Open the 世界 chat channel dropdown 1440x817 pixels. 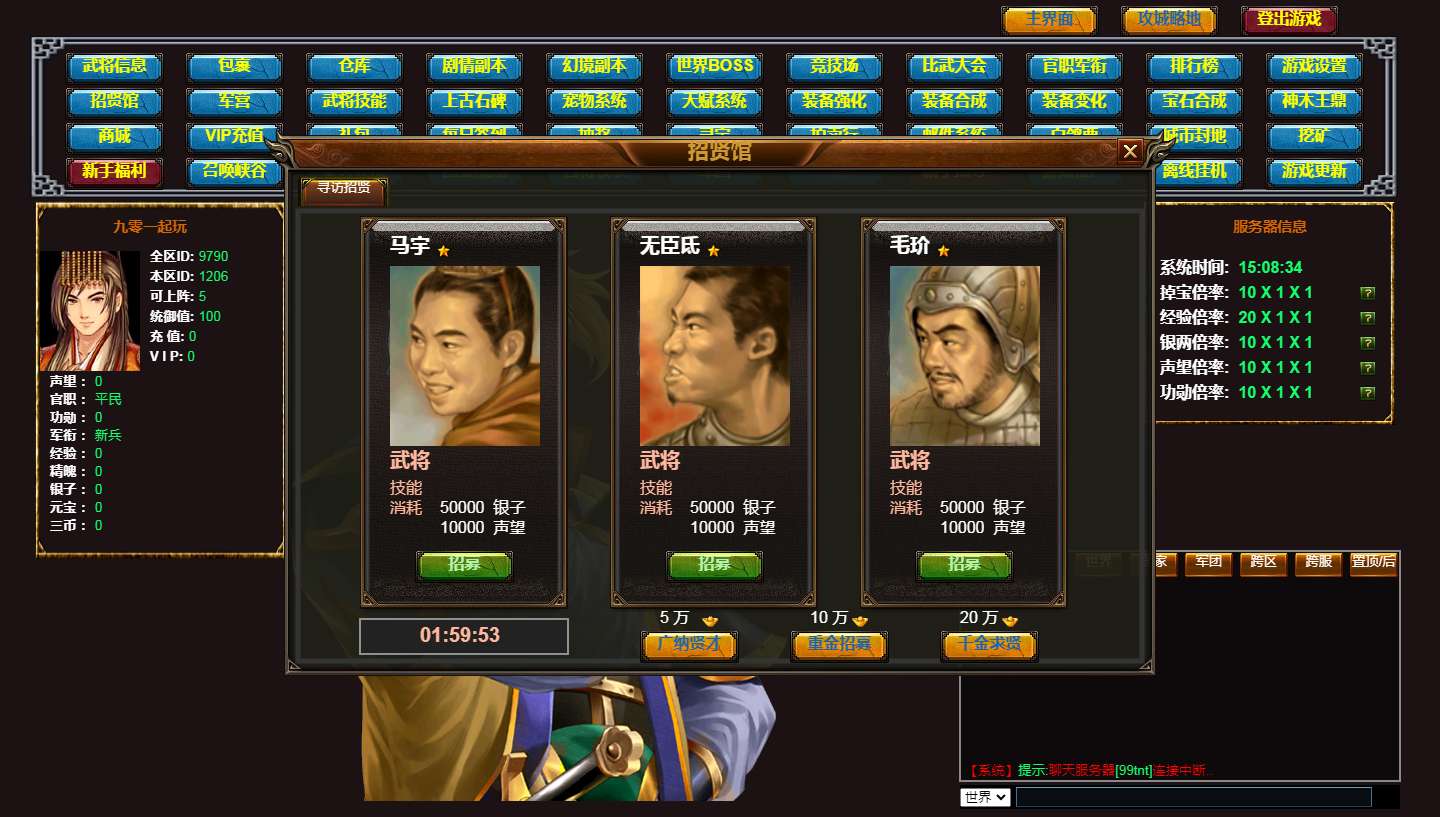tap(985, 797)
